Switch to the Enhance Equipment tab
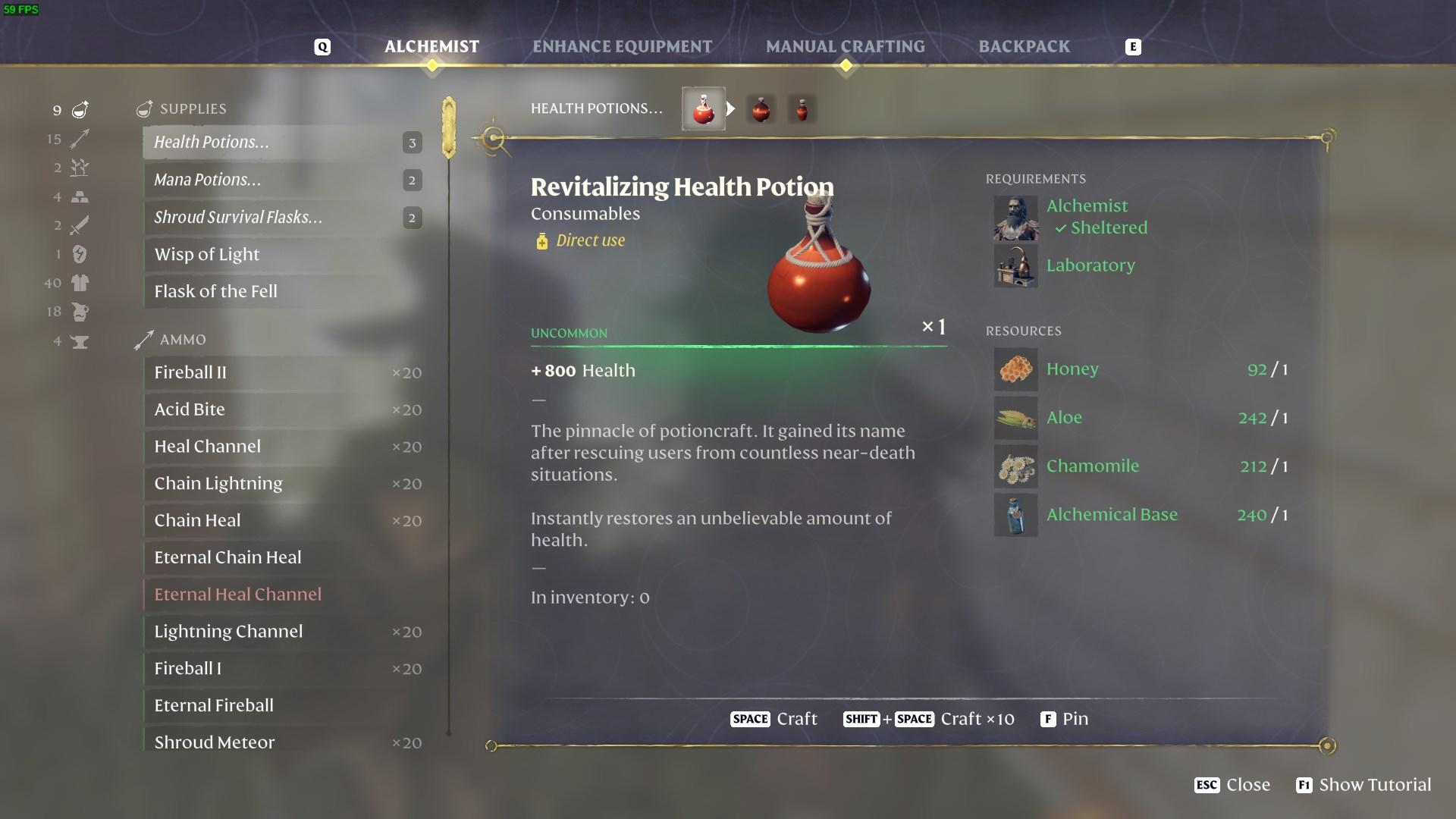The height and width of the screenshot is (819, 1456). [622, 47]
